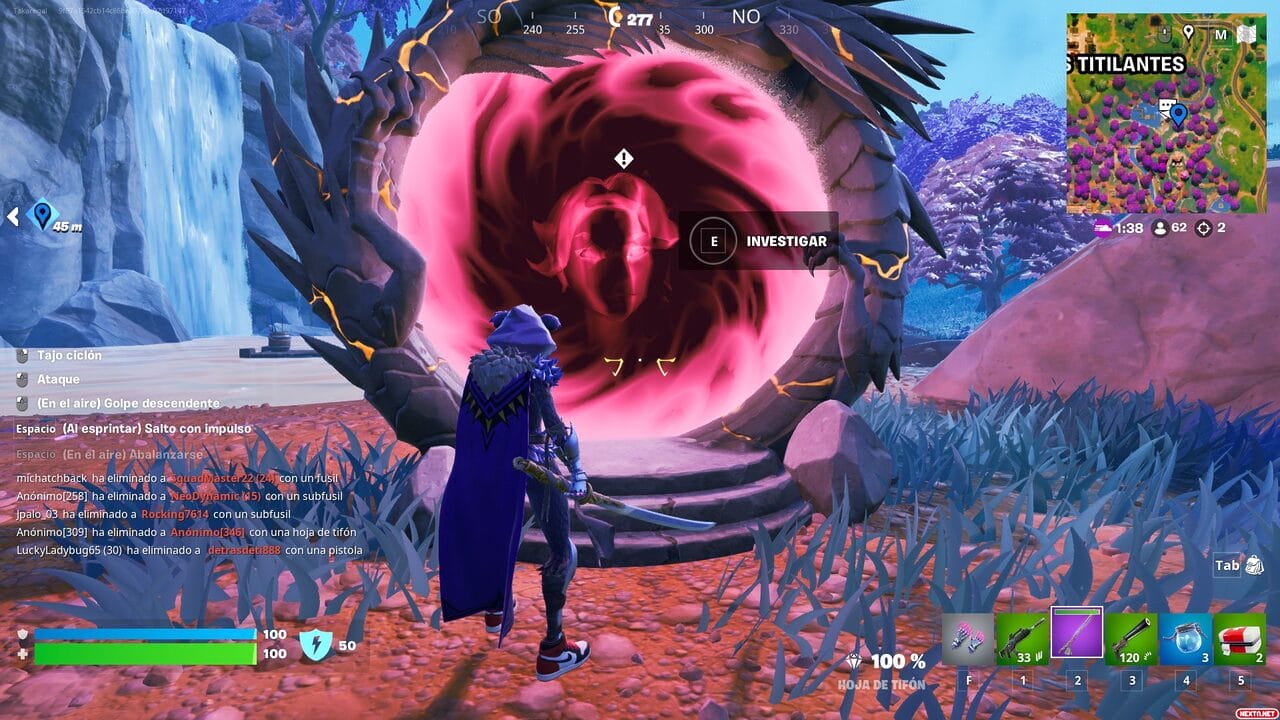Select the blue waypoint marker showing 45 m
The height and width of the screenshot is (720, 1280).
[42, 214]
